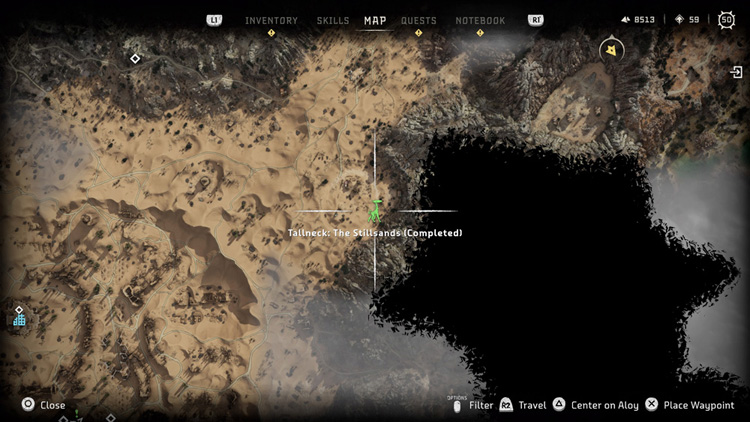Choose the blue settlement map icon
750x422 pixels.
click(x=19, y=319)
